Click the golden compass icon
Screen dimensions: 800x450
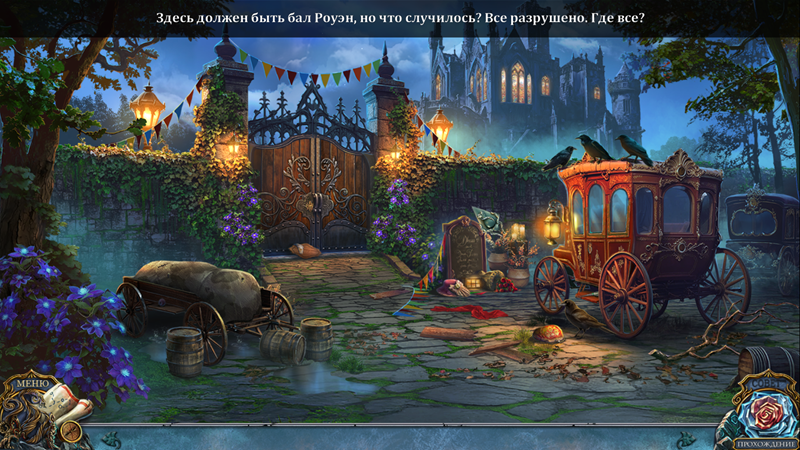tap(71, 432)
